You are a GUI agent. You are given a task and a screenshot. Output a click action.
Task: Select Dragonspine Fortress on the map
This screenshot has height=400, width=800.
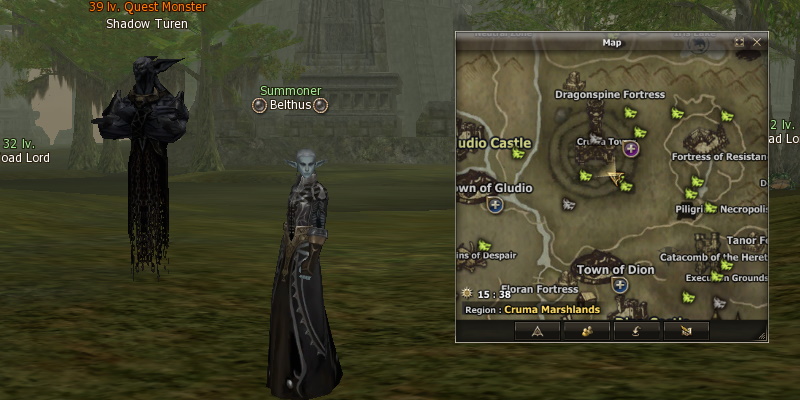click(610, 95)
